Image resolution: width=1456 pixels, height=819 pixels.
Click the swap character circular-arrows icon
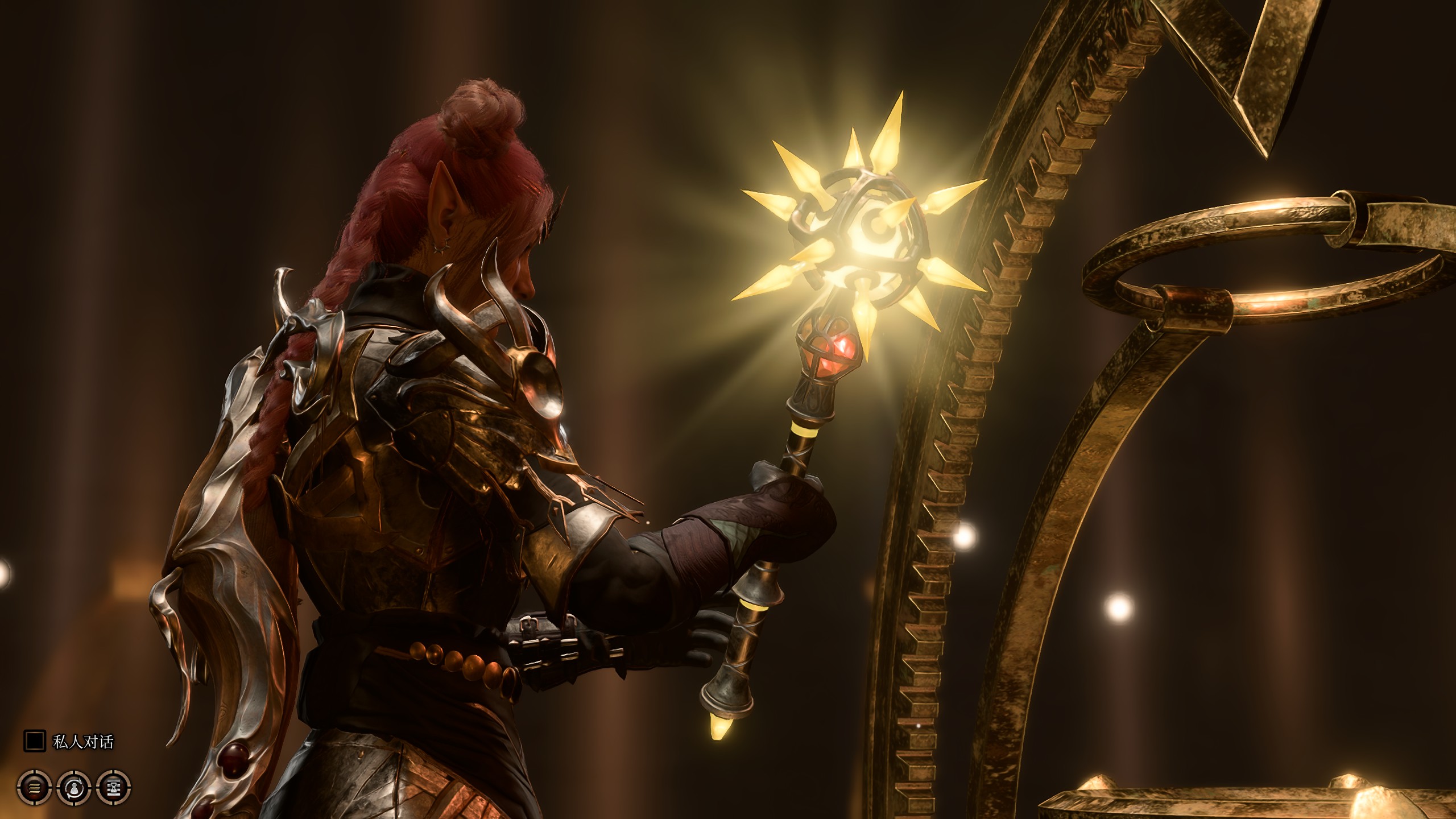(x=75, y=787)
